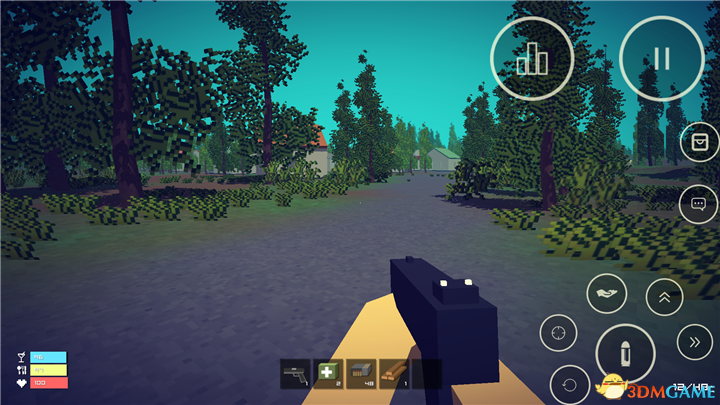Open the inventory bag button
This screenshot has width=720, height=405.
(x=698, y=144)
